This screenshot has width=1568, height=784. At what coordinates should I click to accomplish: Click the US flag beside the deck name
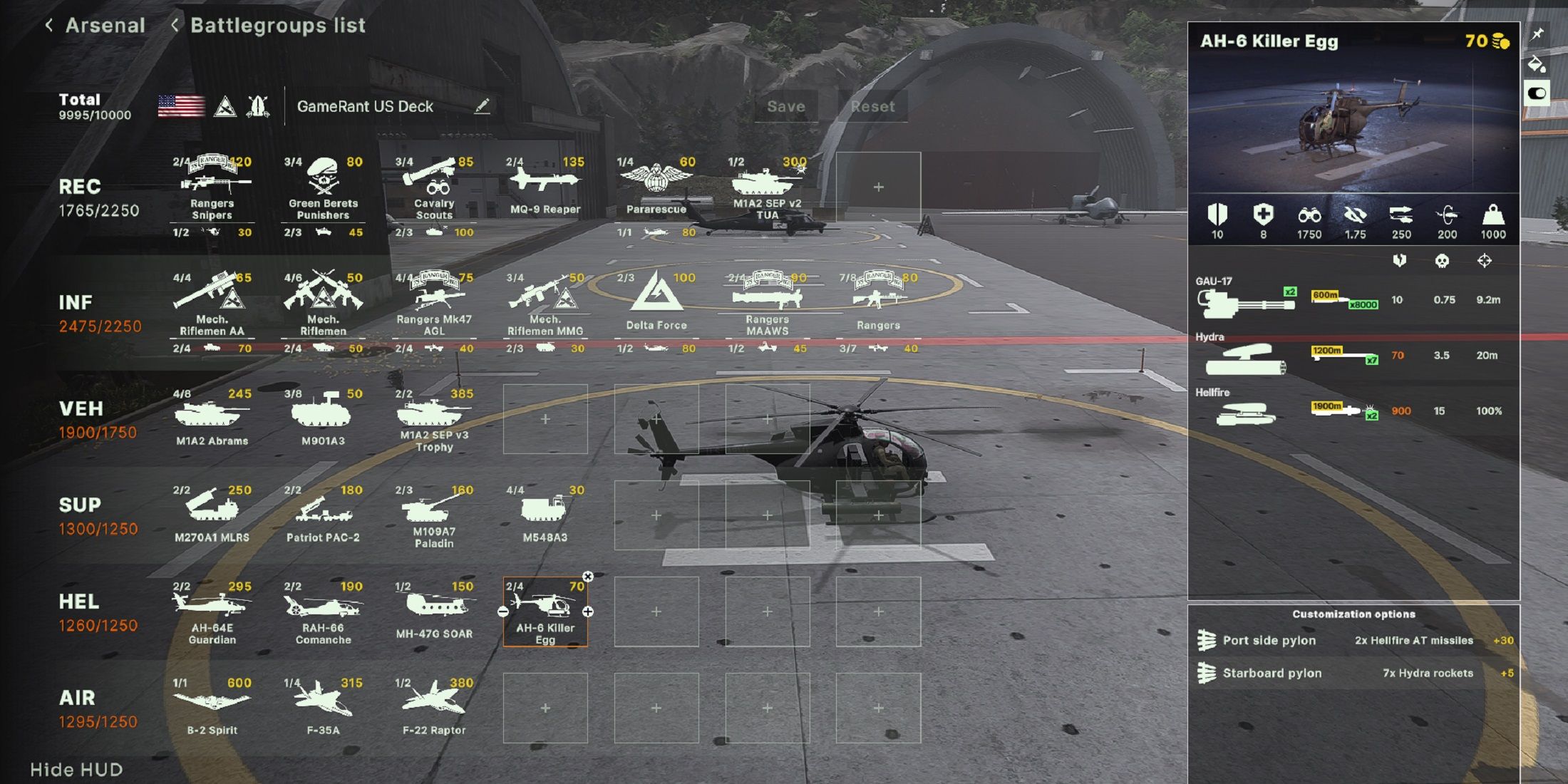click(180, 105)
